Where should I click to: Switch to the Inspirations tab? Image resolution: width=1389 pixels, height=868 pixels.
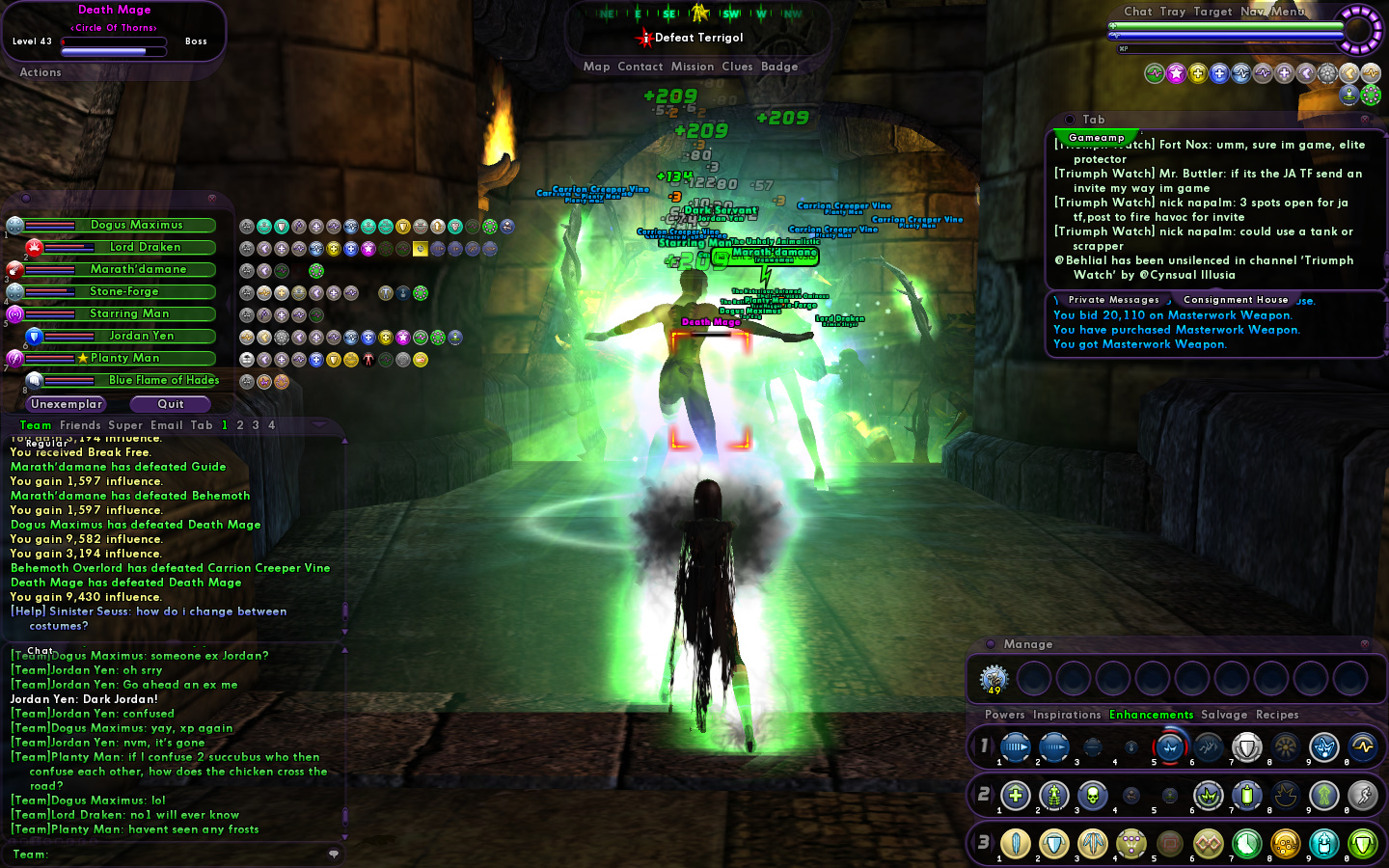tap(1067, 715)
